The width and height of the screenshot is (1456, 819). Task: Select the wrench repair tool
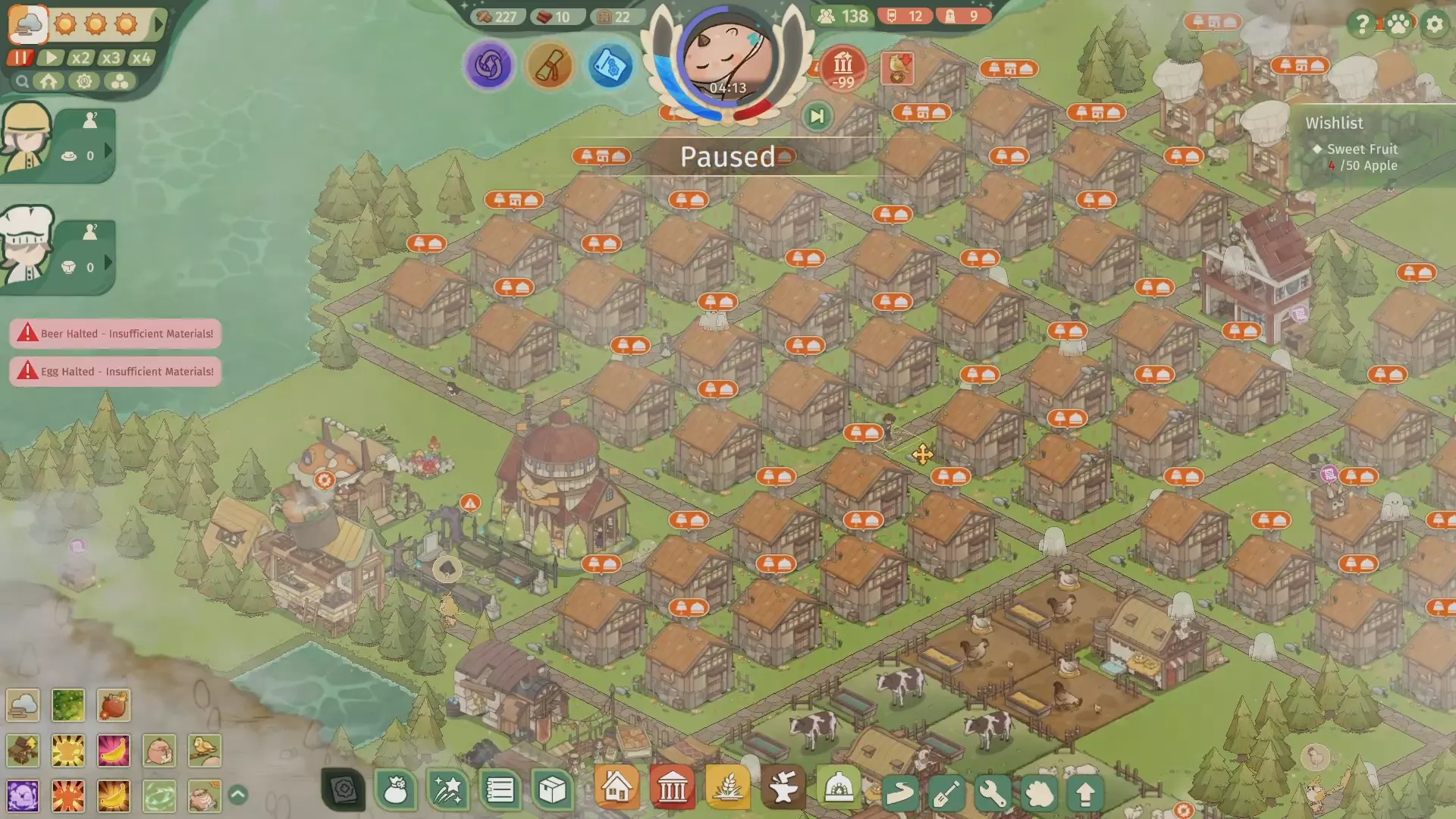coord(993,793)
